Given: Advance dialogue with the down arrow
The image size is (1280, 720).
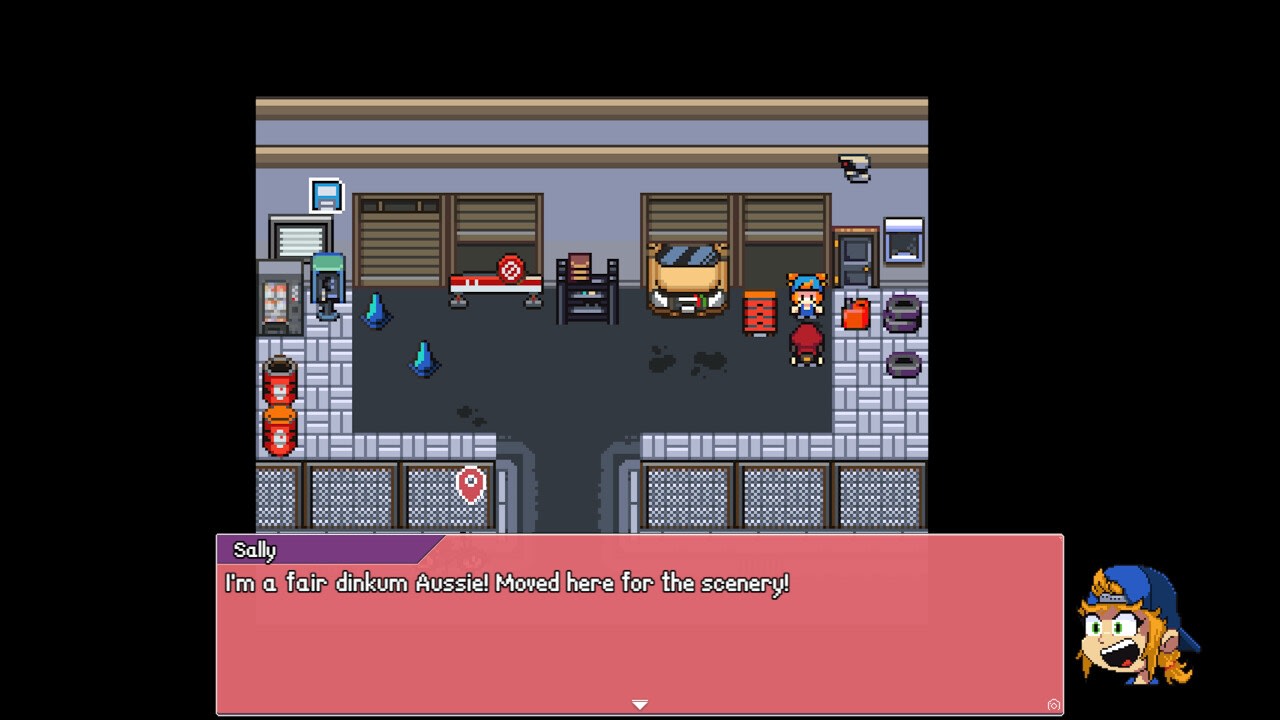Looking at the screenshot, I should [x=640, y=704].
